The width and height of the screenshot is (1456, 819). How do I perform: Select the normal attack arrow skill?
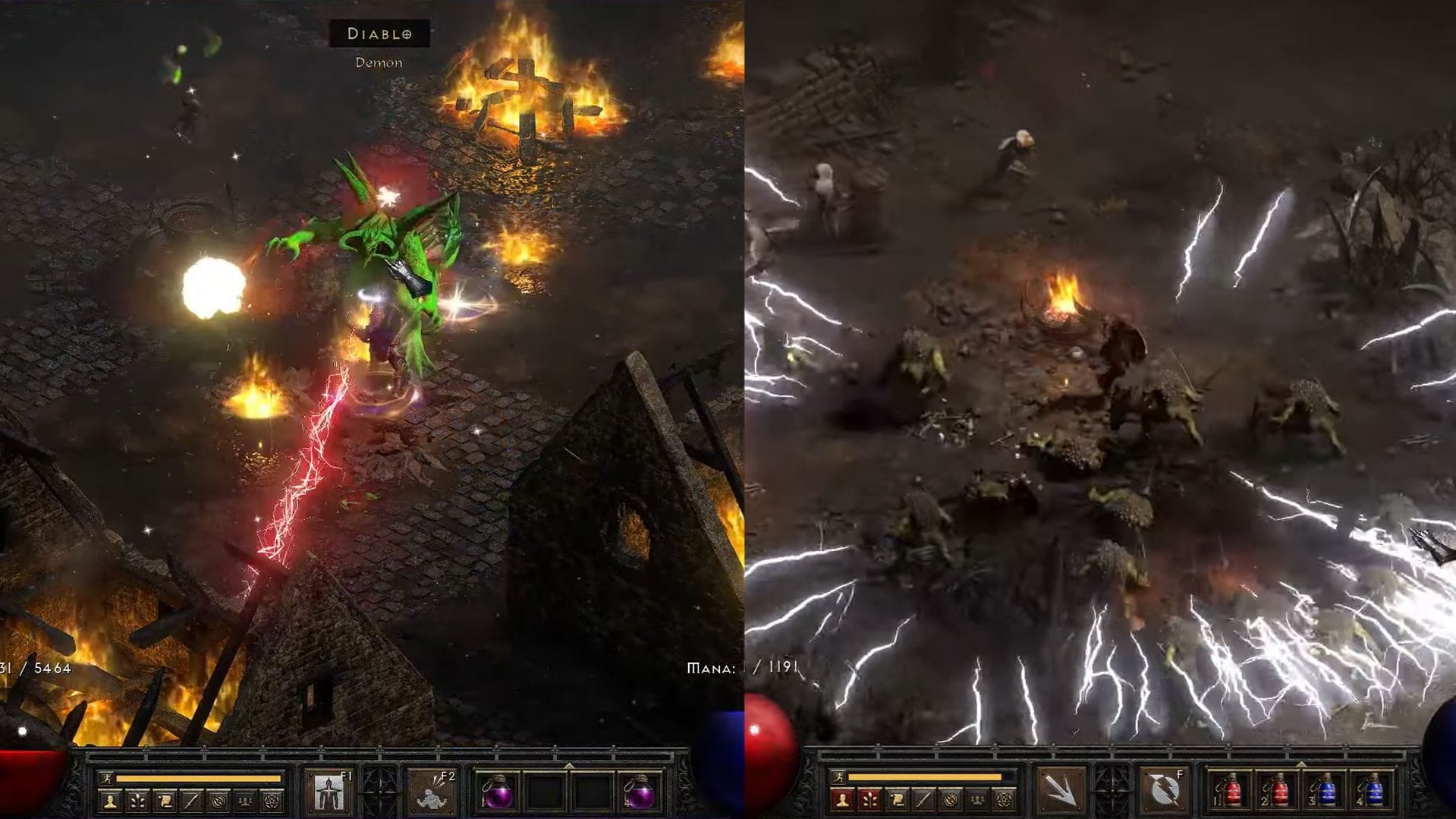1061,789
